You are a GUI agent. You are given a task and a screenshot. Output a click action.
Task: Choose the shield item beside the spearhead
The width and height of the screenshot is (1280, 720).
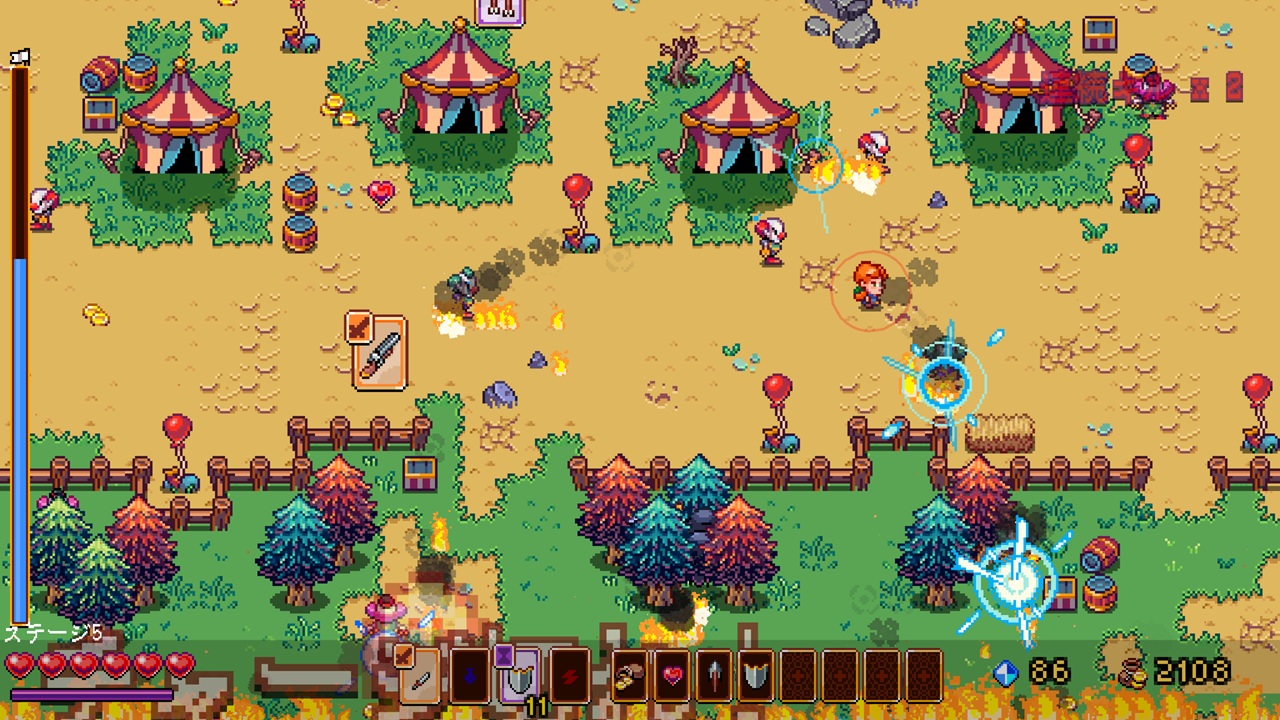(756, 675)
